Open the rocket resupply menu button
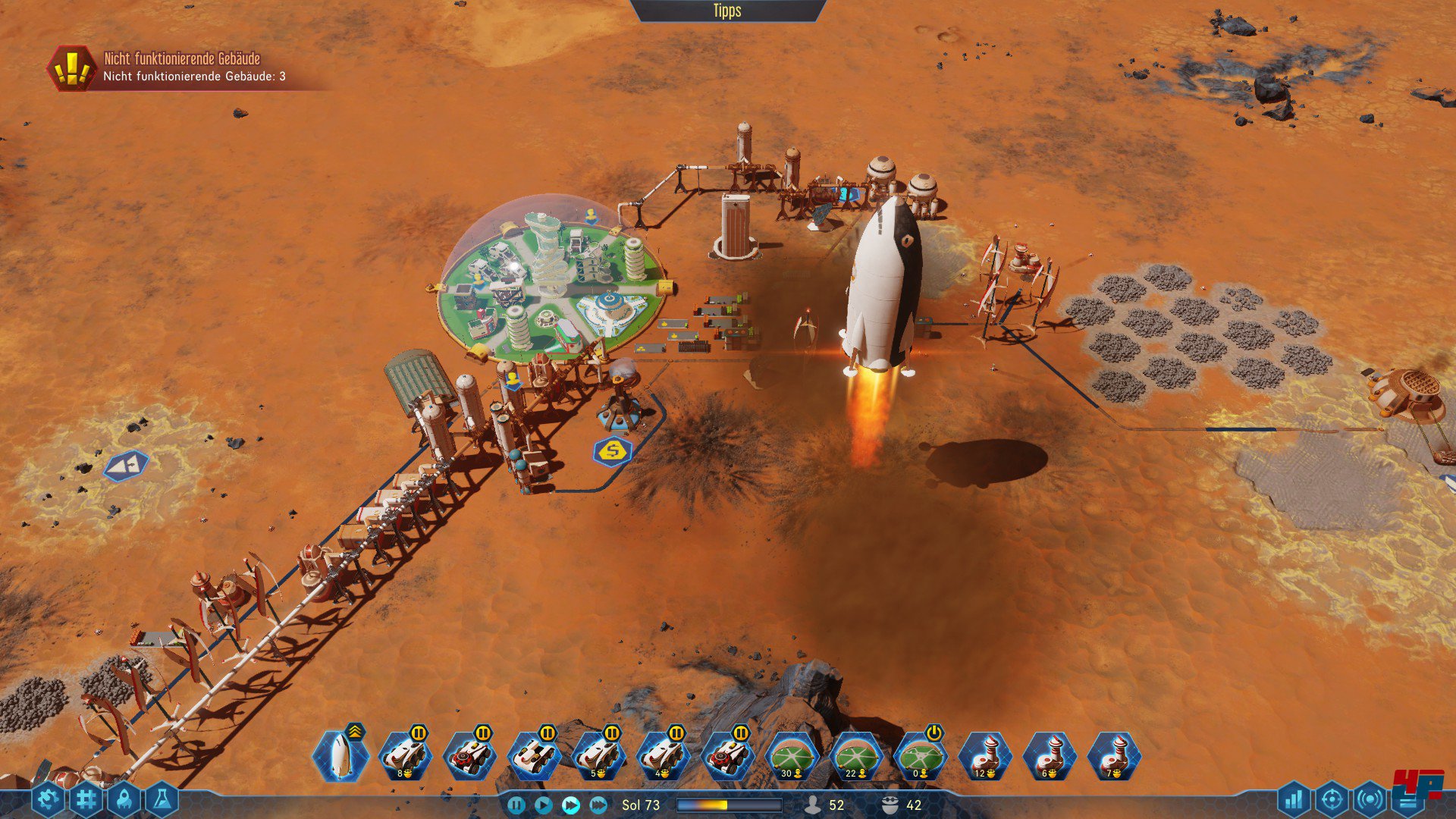The height and width of the screenshot is (819, 1456). coord(124,799)
